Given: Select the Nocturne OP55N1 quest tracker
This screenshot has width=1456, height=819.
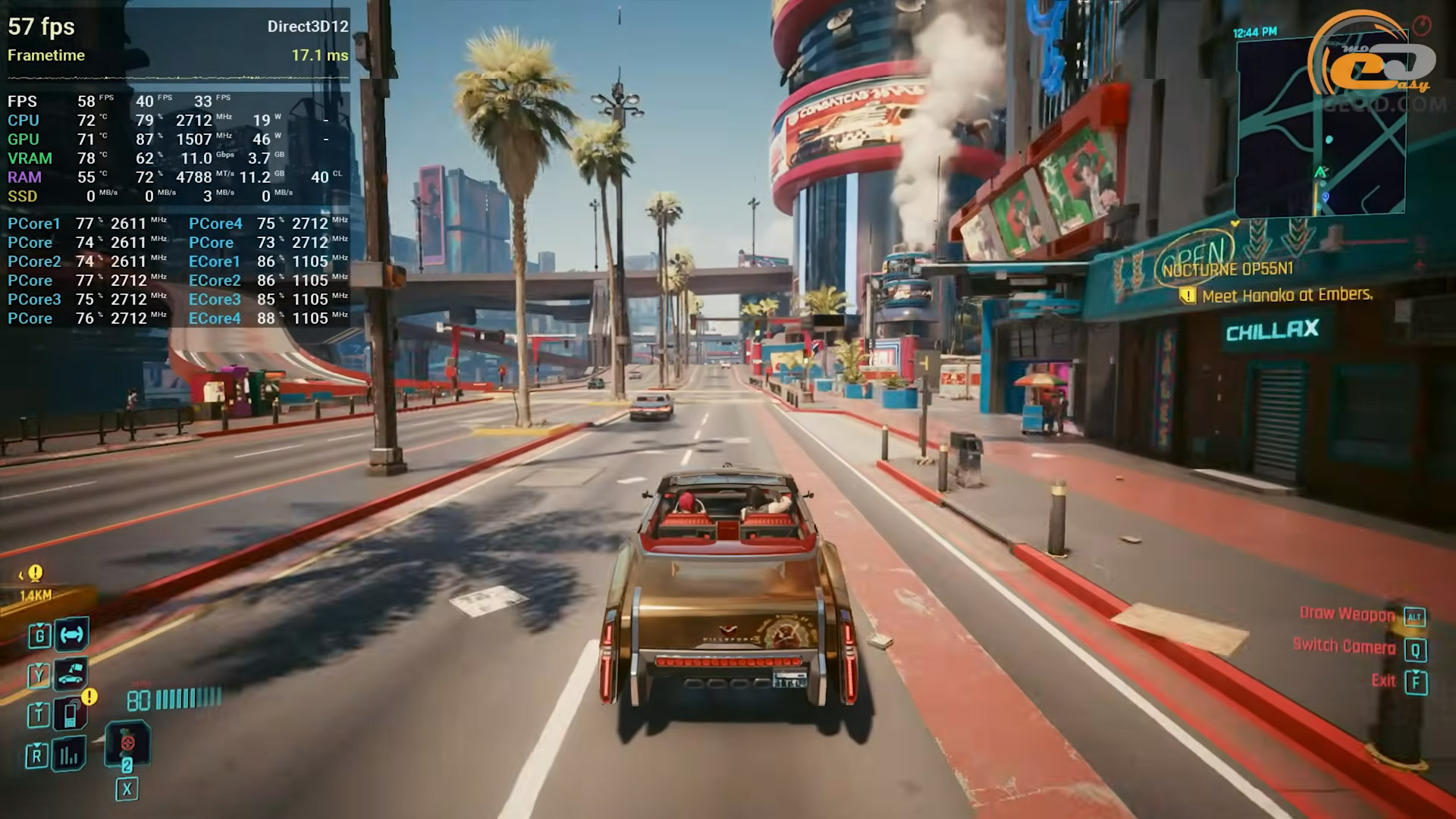Looking at the screenshot, I should click(1228, 269).
